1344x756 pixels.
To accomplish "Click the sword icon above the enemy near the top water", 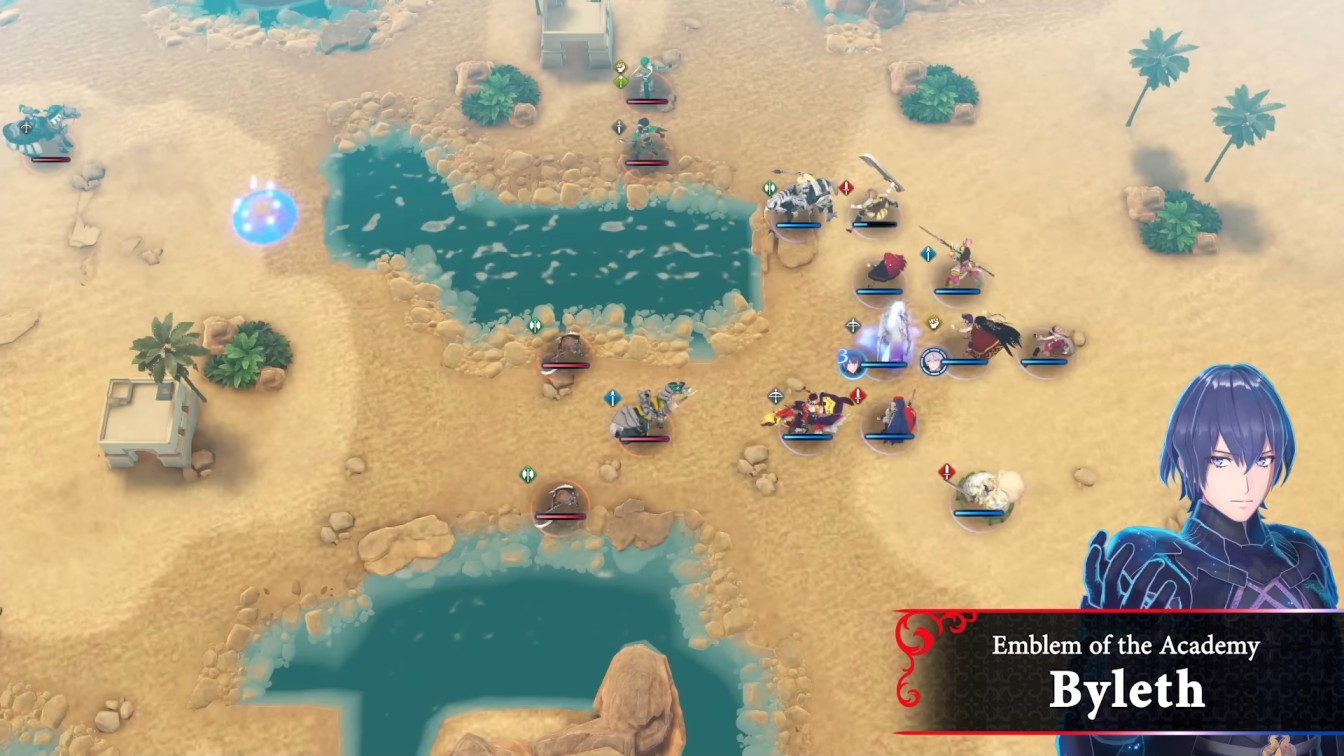I will [620, 126].
